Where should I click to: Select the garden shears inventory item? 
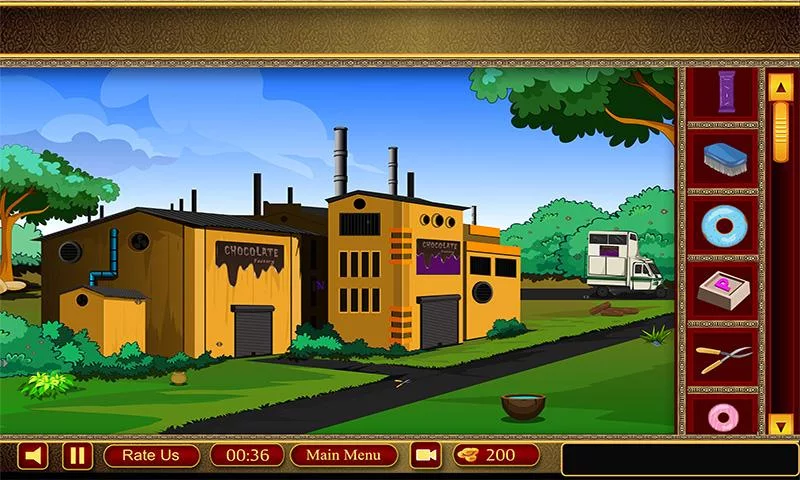[x=724, y=356]
